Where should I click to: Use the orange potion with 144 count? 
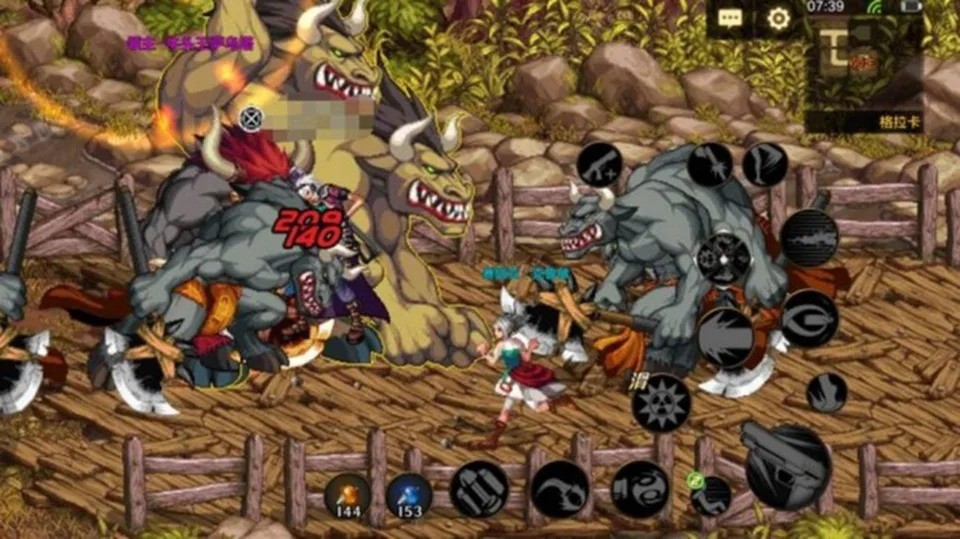[347, 495]
